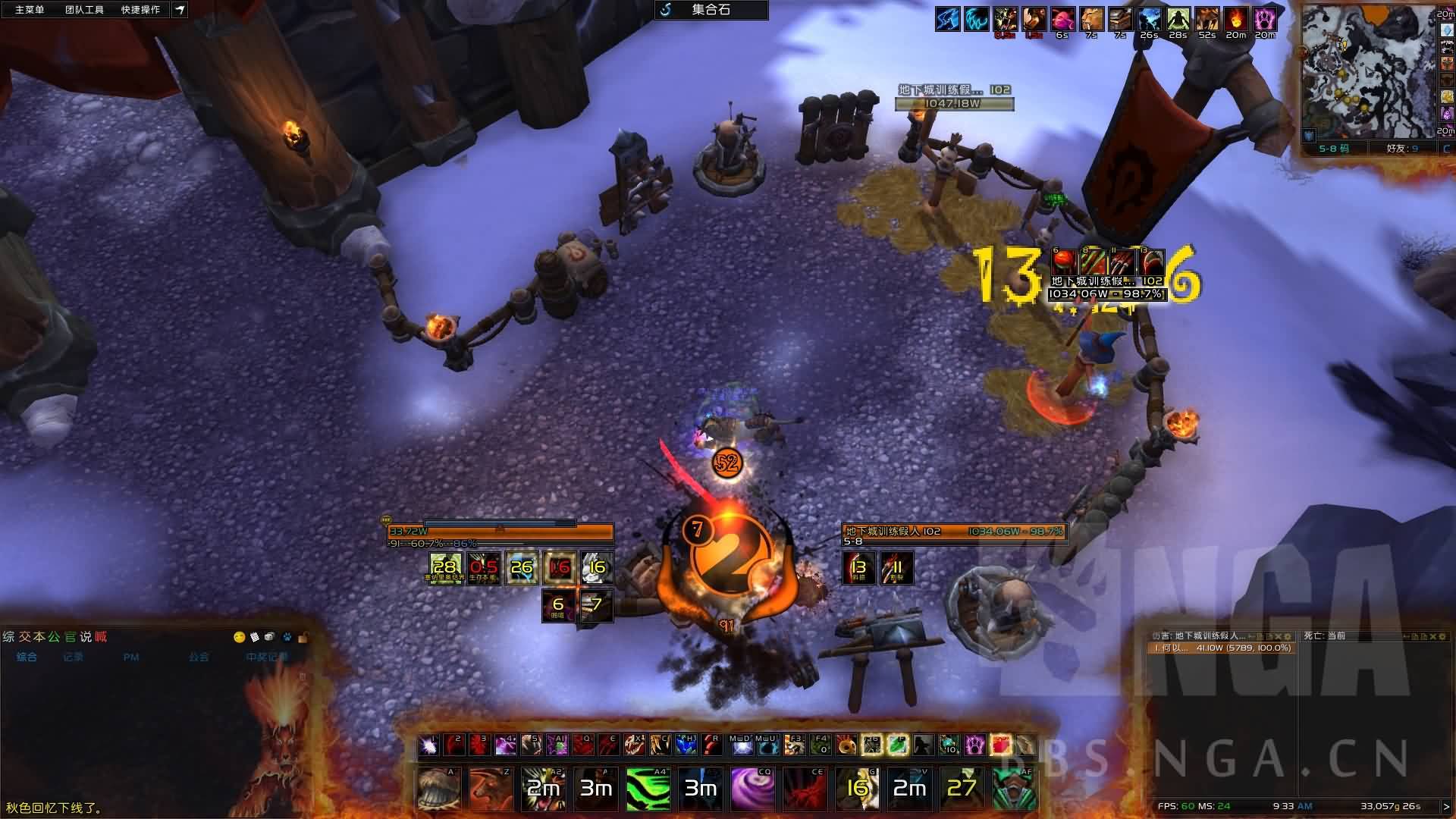Viewport: 1456px width, 819px height.
Task: Click the glowing green leaf action slot
Action: (x=897, y=745)
